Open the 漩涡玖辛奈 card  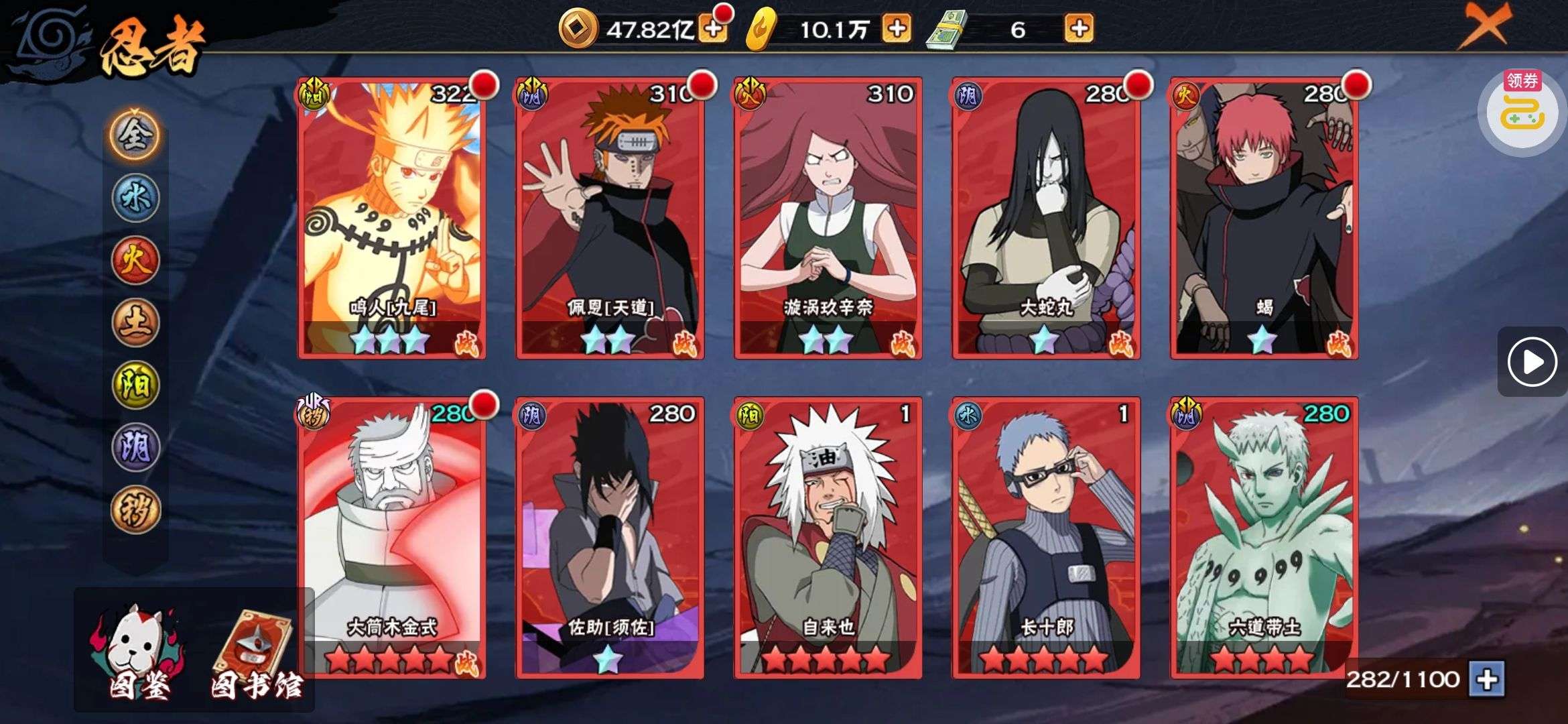828,218
